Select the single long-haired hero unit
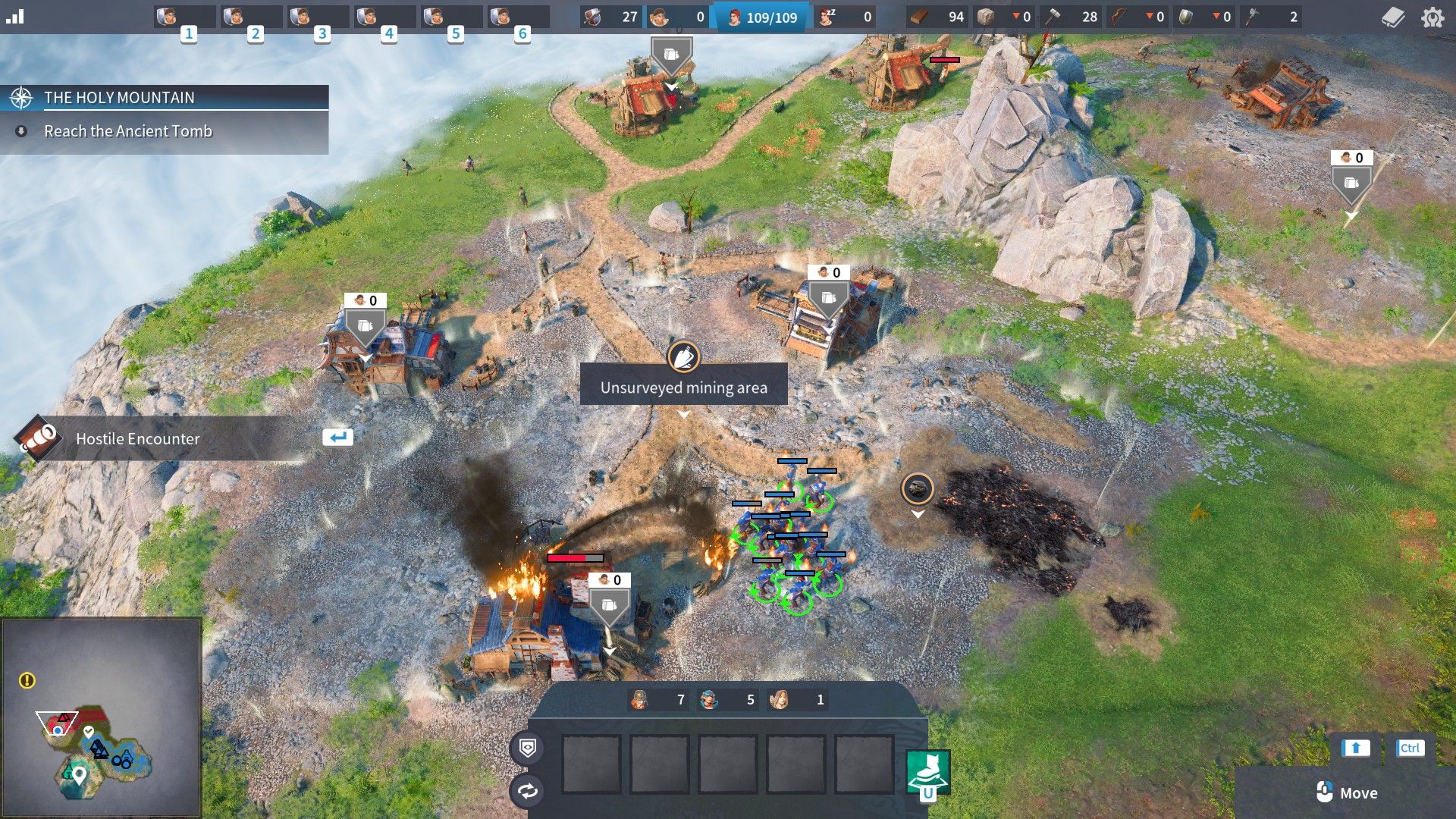 coord(796,699)
